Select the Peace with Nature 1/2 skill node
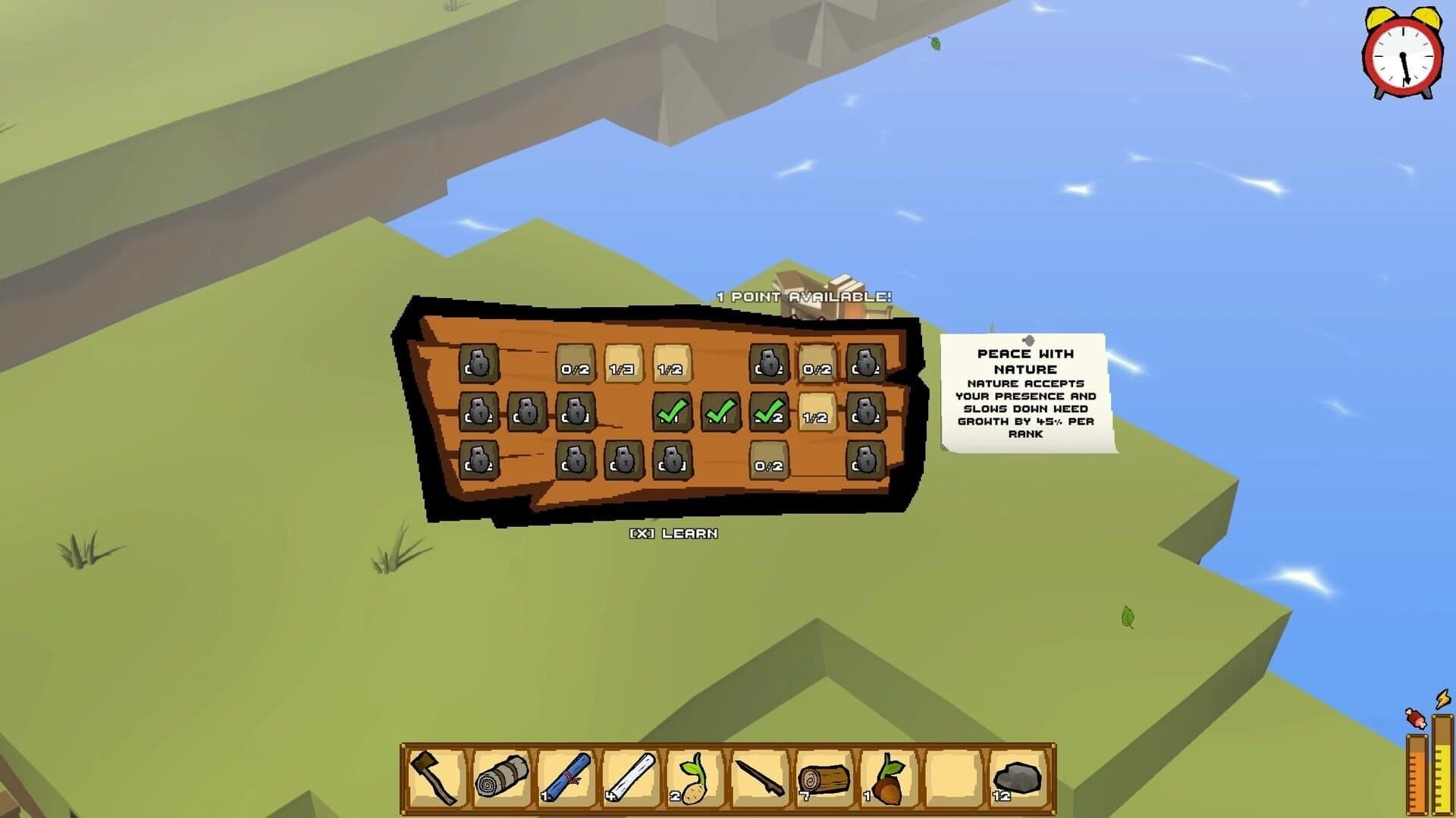Image resolution: width=1456 pixels, height=818 pixels. point(817,415)
